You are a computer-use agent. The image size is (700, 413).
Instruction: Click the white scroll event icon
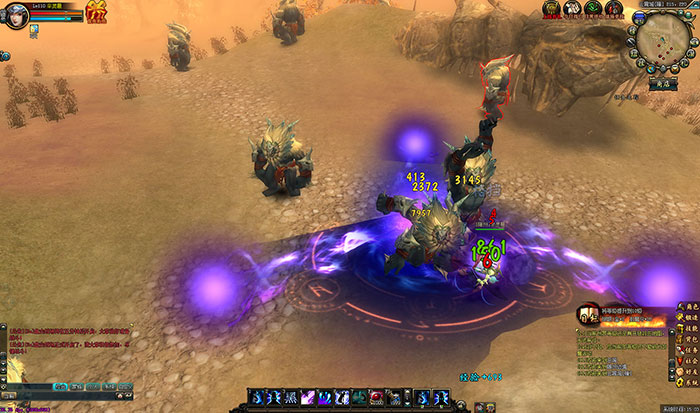(572, 9)
